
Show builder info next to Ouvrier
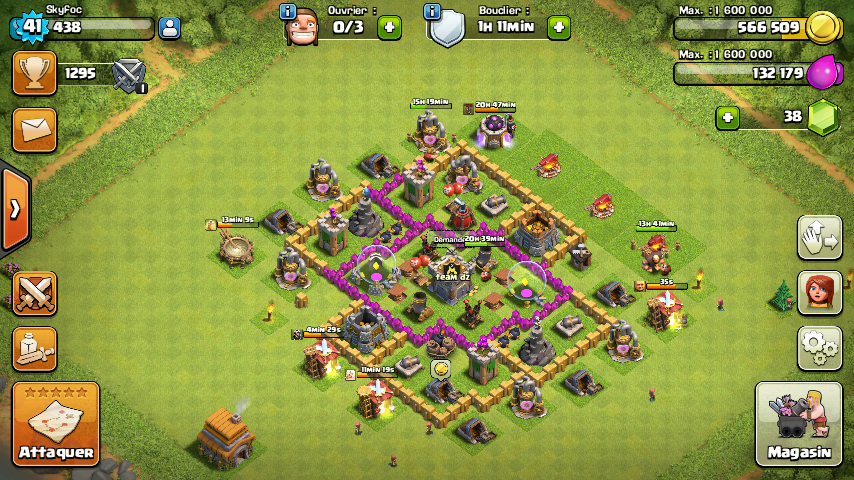click(288, 11)
